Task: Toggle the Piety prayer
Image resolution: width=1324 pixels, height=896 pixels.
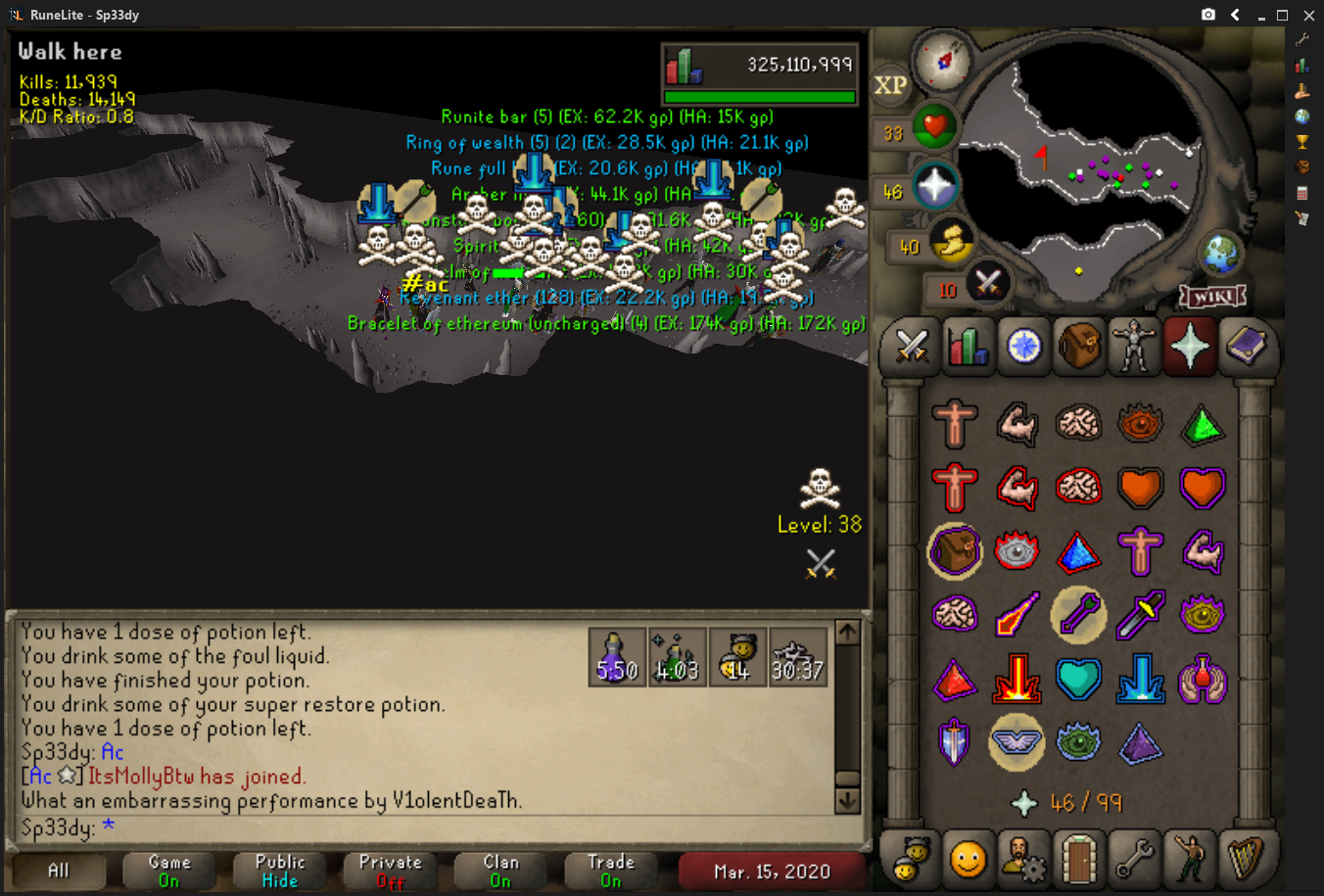Action: [x=1016, y=742]
